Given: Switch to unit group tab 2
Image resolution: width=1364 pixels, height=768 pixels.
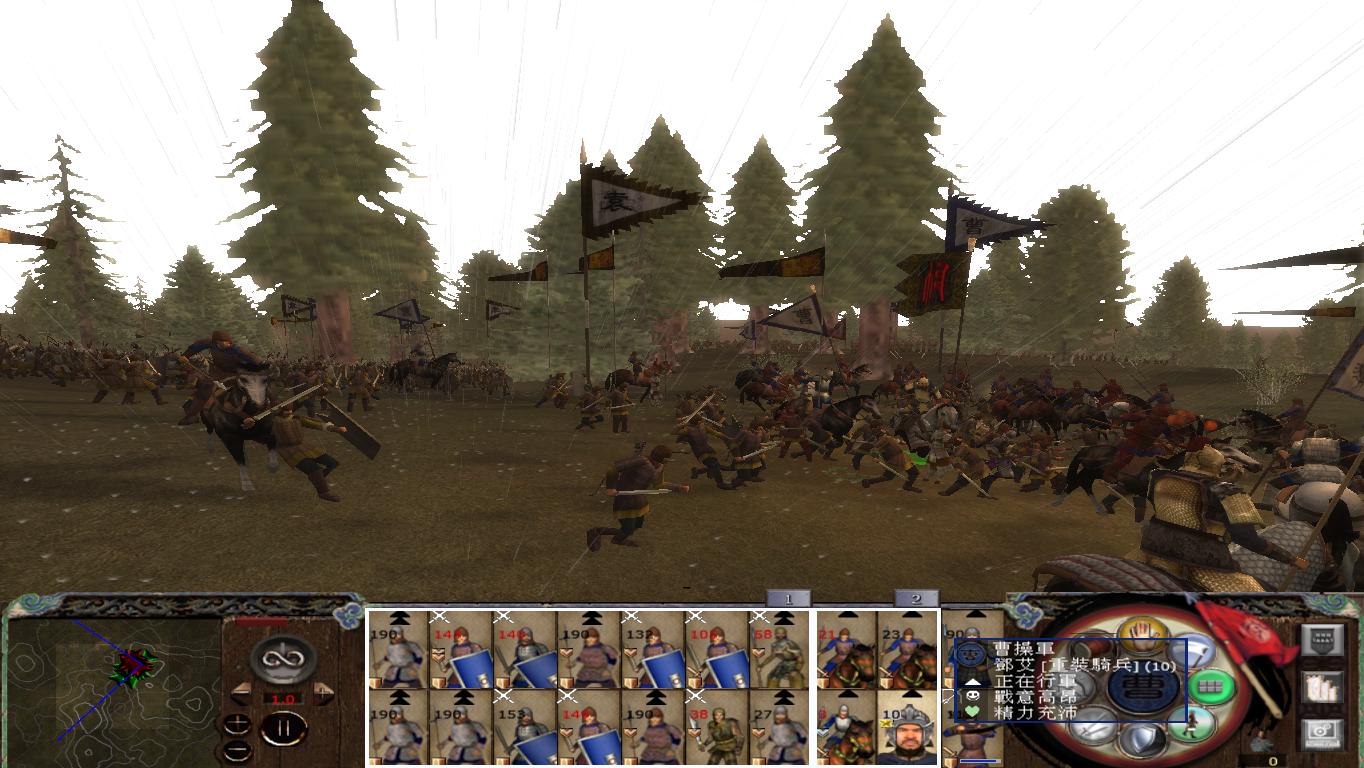Looking at the screenshot, I should click(914, 596).
